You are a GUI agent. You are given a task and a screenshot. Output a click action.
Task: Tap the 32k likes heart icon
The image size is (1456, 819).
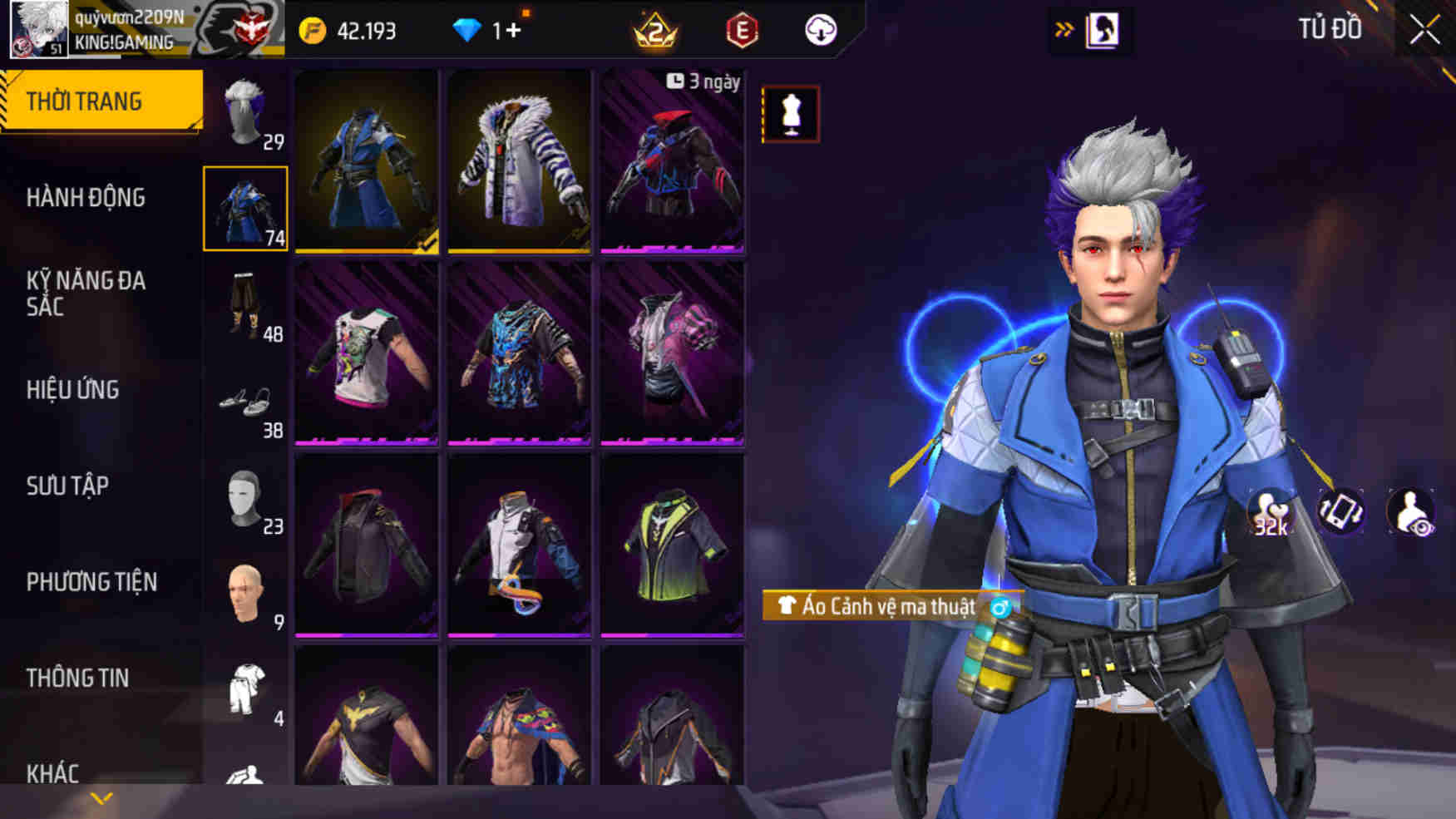tap(1271, 513)
